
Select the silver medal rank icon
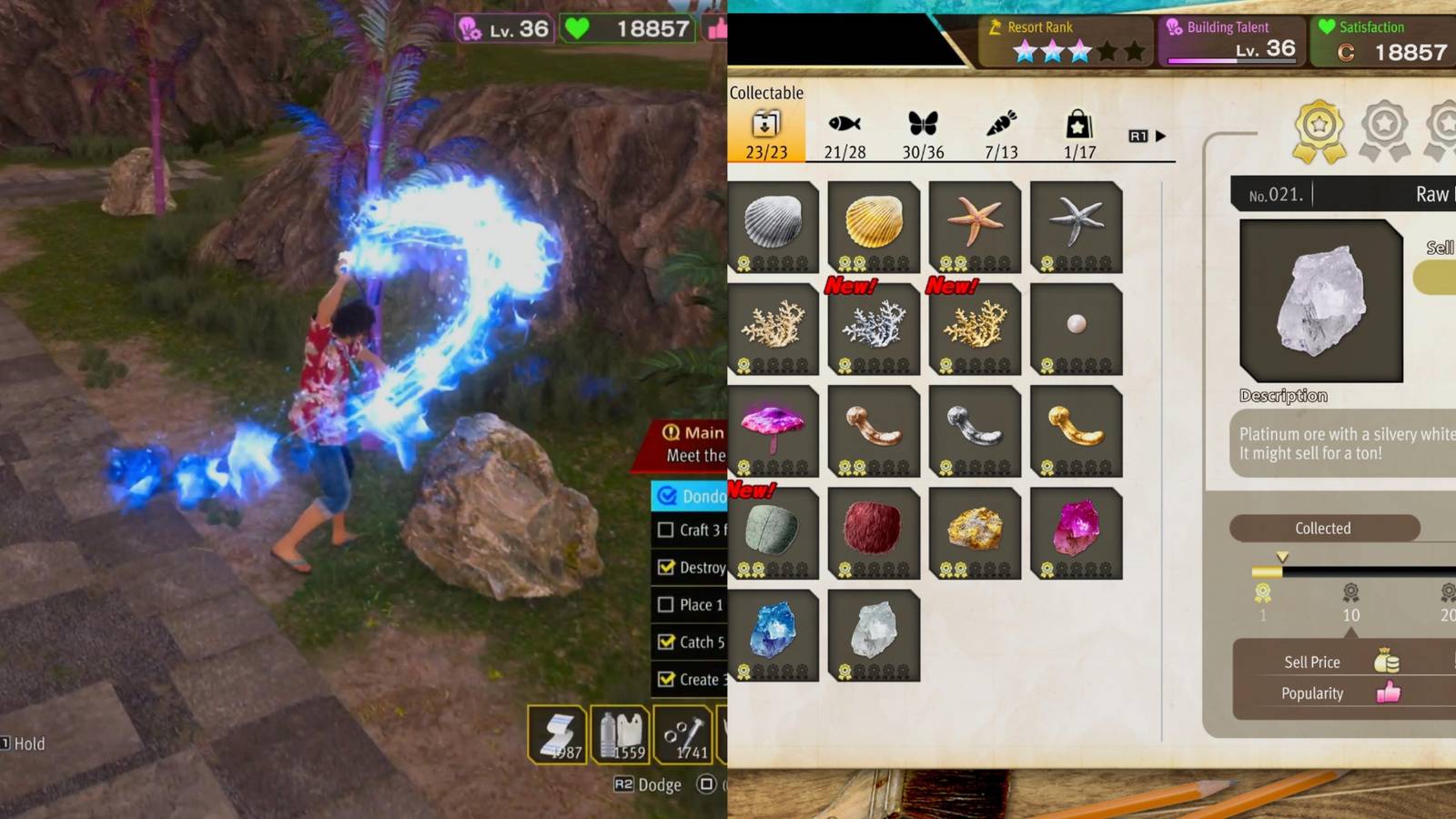[x=1385, y=127]
